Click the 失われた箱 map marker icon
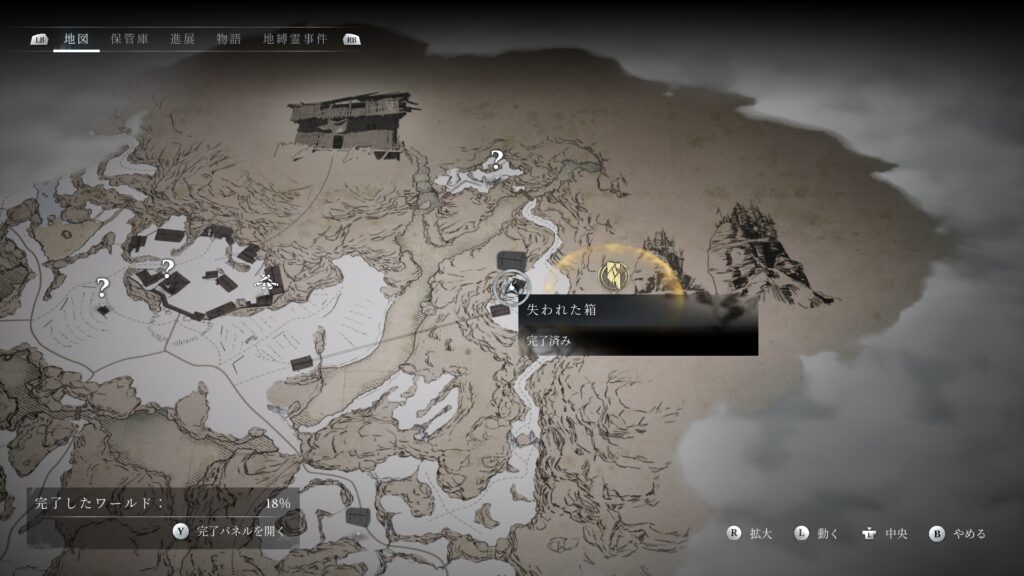The width and height of the screenshot is (1024, 576). click(x=512, y=289)
